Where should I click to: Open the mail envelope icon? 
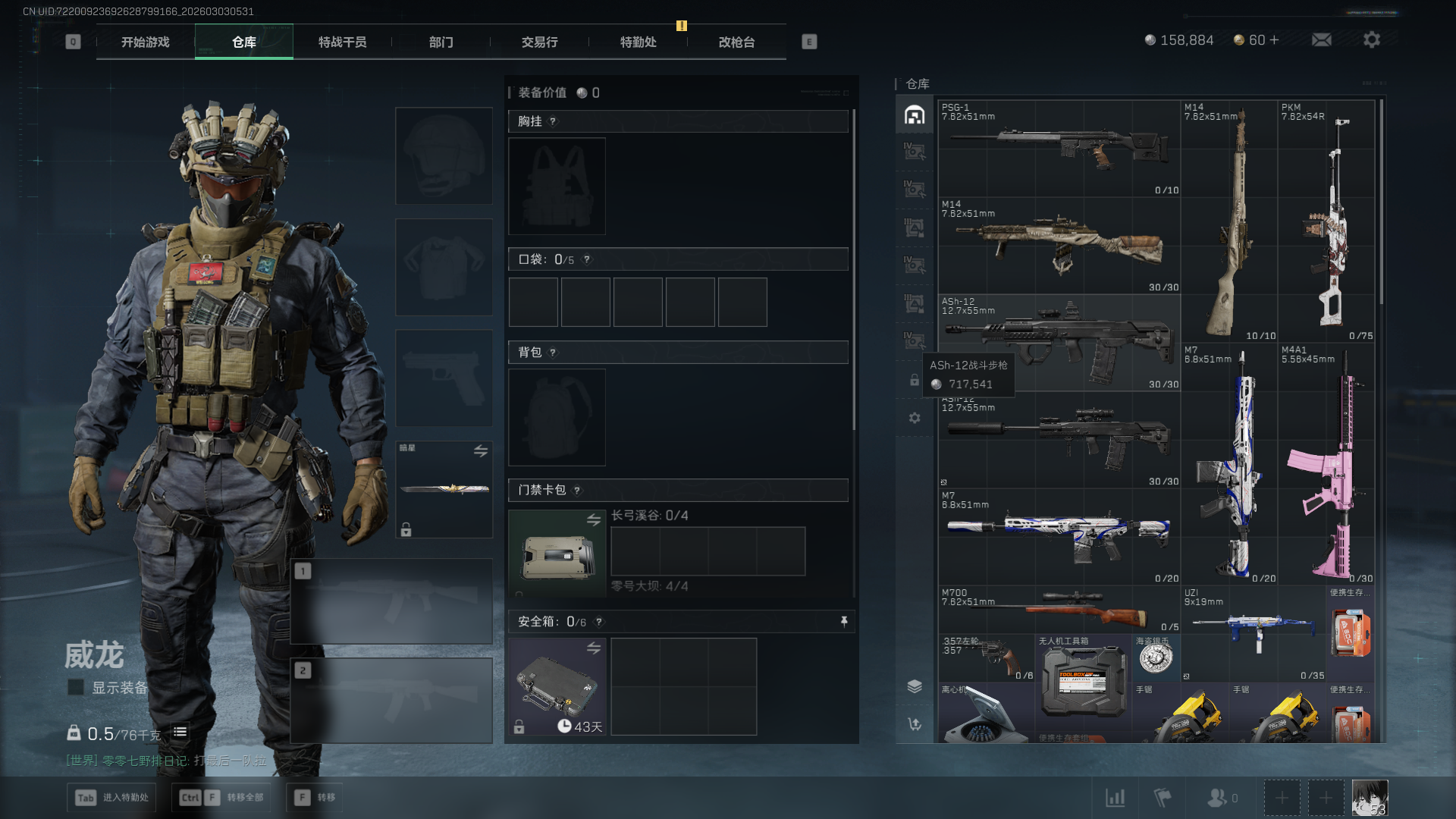point(1321,40)
